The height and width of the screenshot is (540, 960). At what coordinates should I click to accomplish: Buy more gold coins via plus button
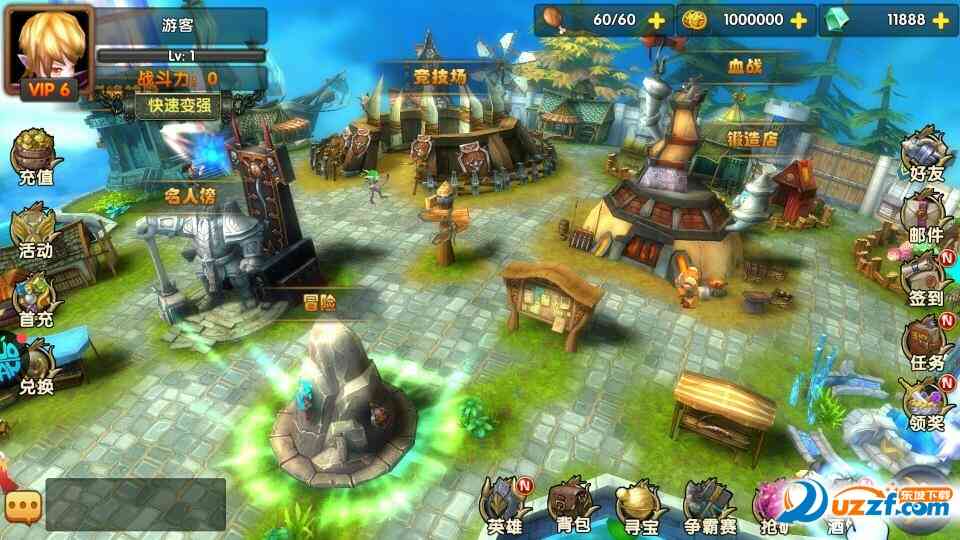[798, 20]
